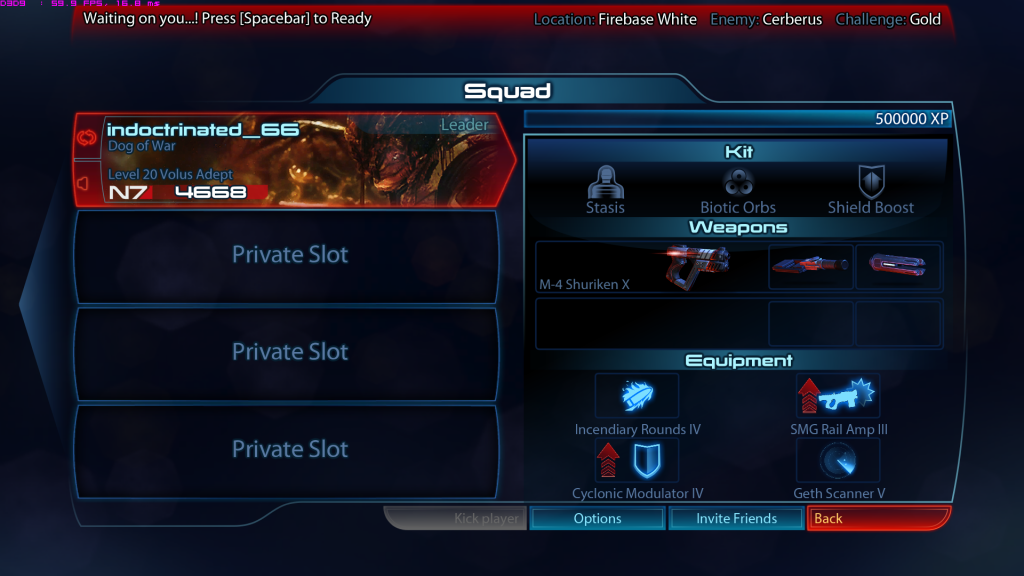Select the indoctrinated_66 player card
Viewport: 1024px width, 576px height.
pyautogui.click(x=300, y=159)
